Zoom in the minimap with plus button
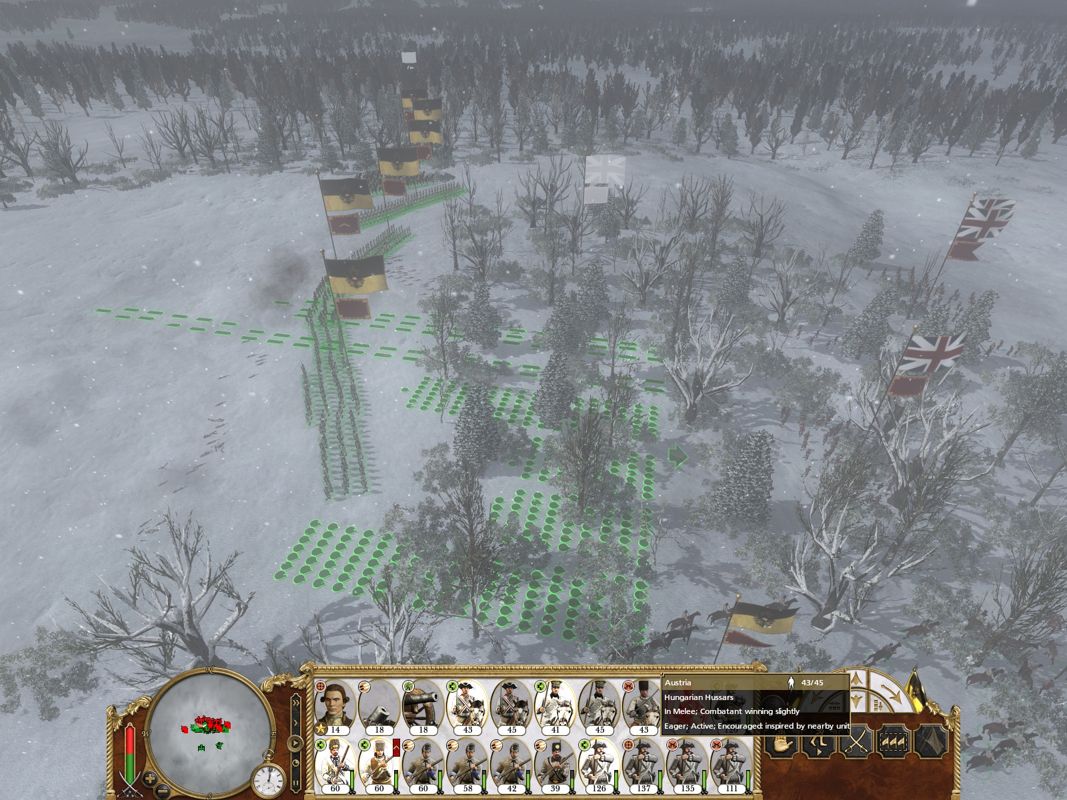Screen dimensions: 1067x800 pos(149,778)
